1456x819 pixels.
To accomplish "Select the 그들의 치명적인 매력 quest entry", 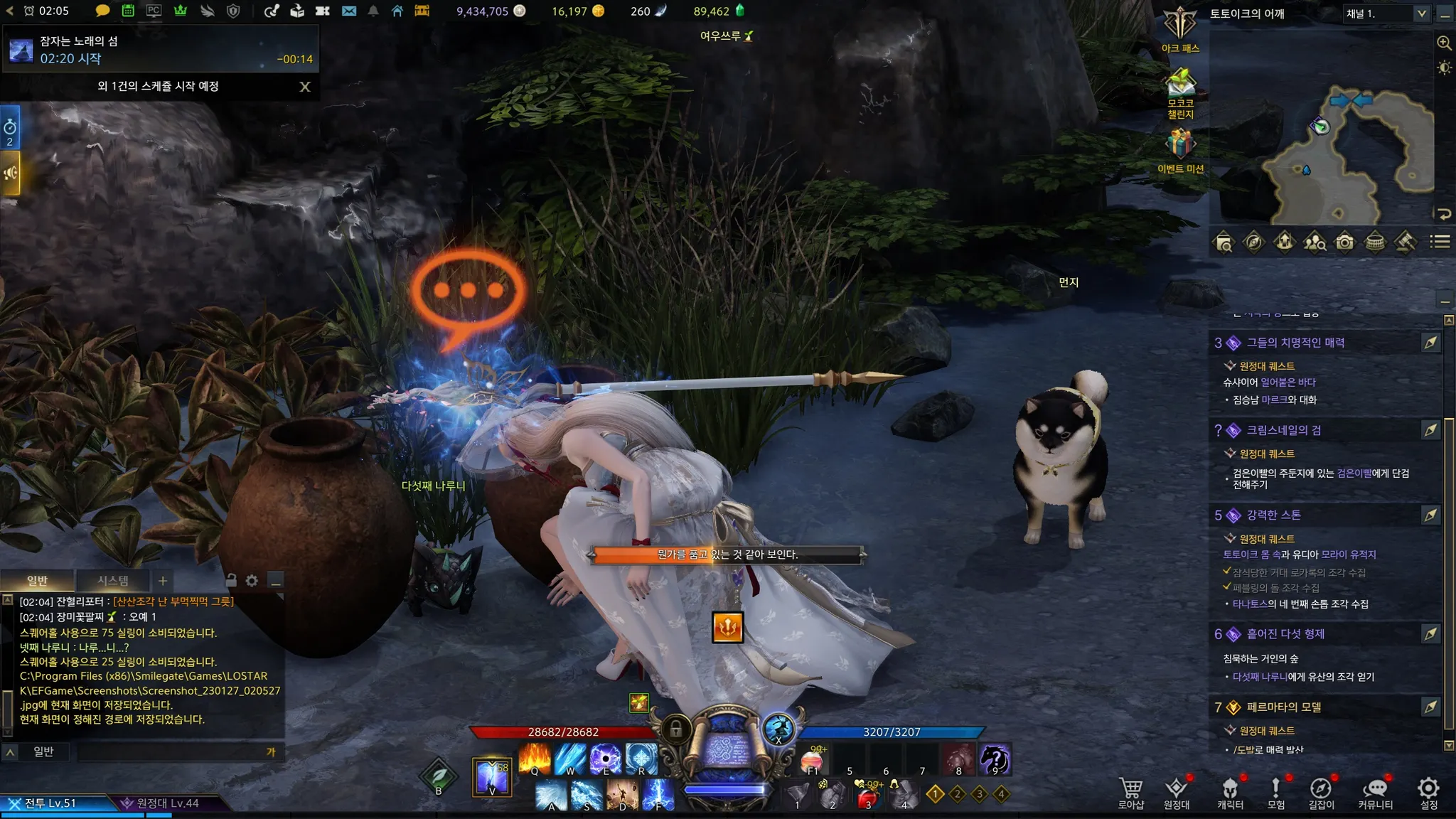I will coord(1295,343).
